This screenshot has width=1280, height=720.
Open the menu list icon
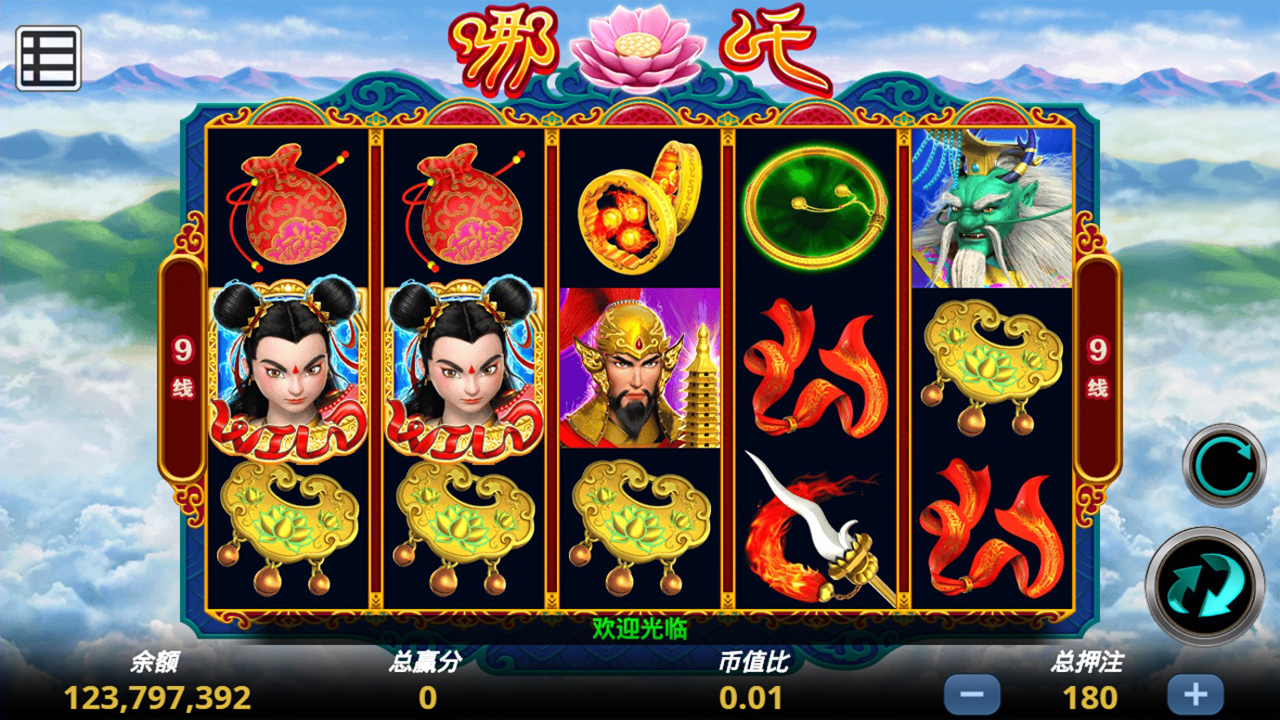tap(48, 58)
